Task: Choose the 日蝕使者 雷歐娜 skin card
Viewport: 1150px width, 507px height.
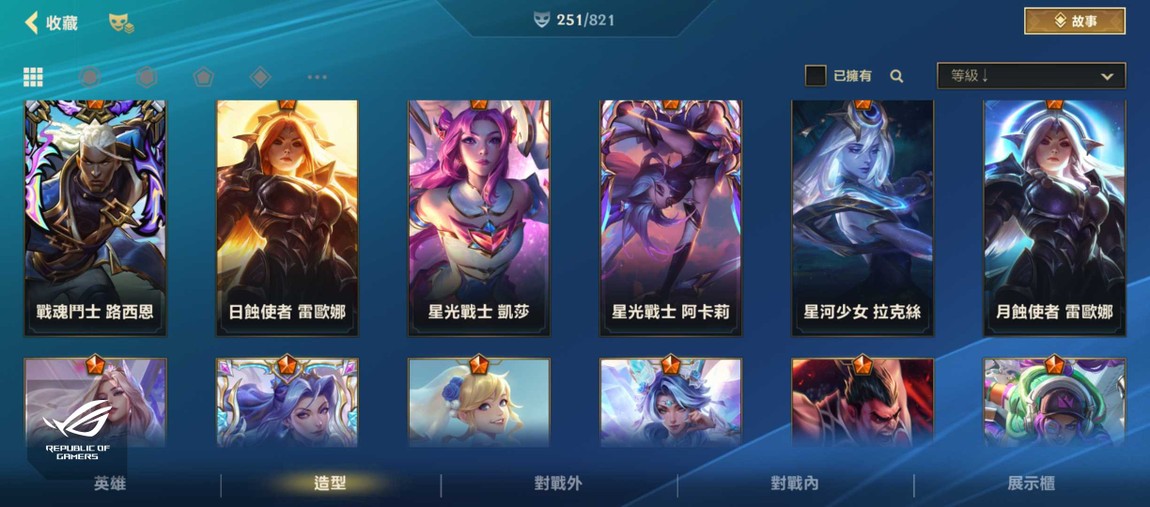Action: tap(287, 217)
